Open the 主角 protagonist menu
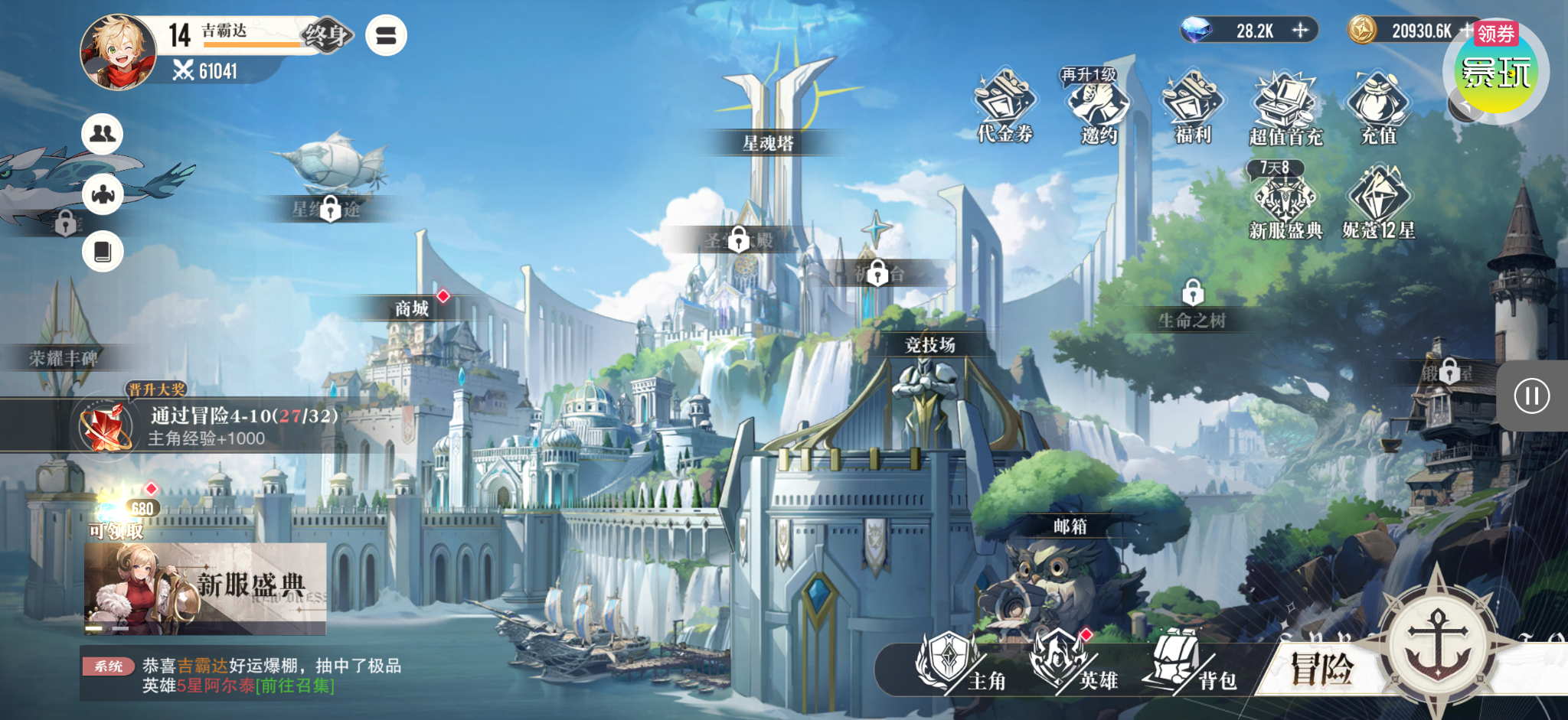The width and height of the screenshot is (1568, 720). pyautogui.click(x=960, y=663)
